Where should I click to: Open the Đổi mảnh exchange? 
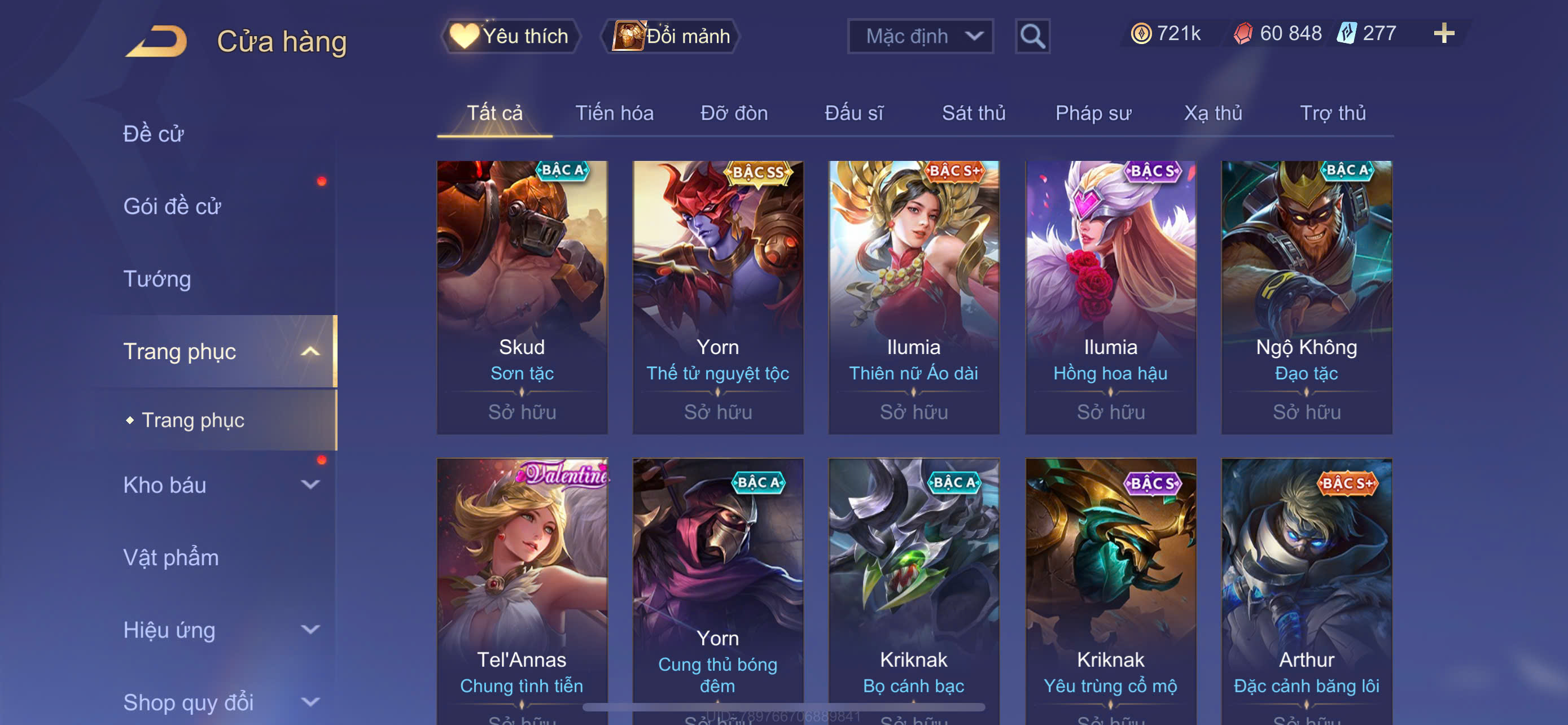tap(671, 36)
